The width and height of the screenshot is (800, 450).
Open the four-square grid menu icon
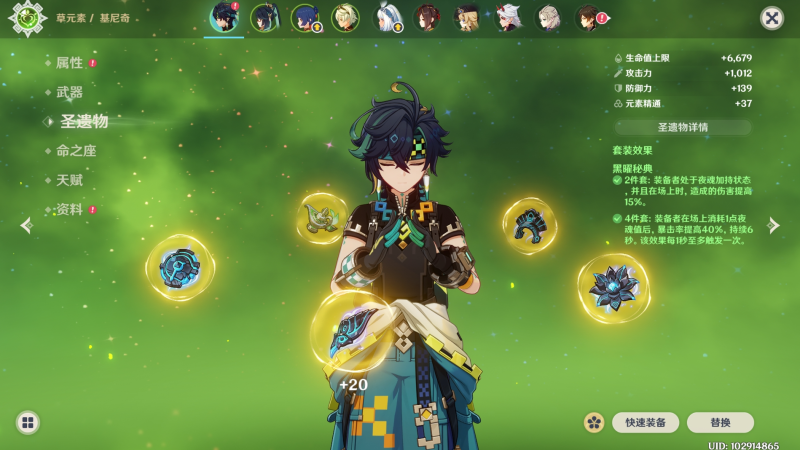pyautogui.click(x=27, y=423)
